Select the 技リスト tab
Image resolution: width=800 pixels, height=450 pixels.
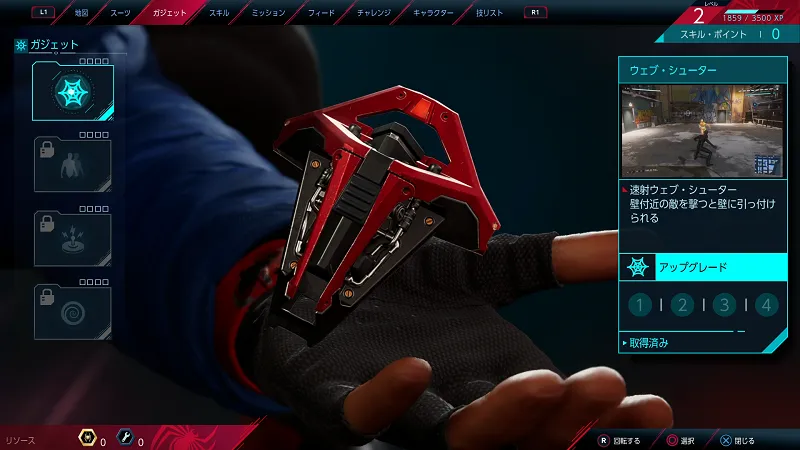pyautogui.click(x=490, y=13)
